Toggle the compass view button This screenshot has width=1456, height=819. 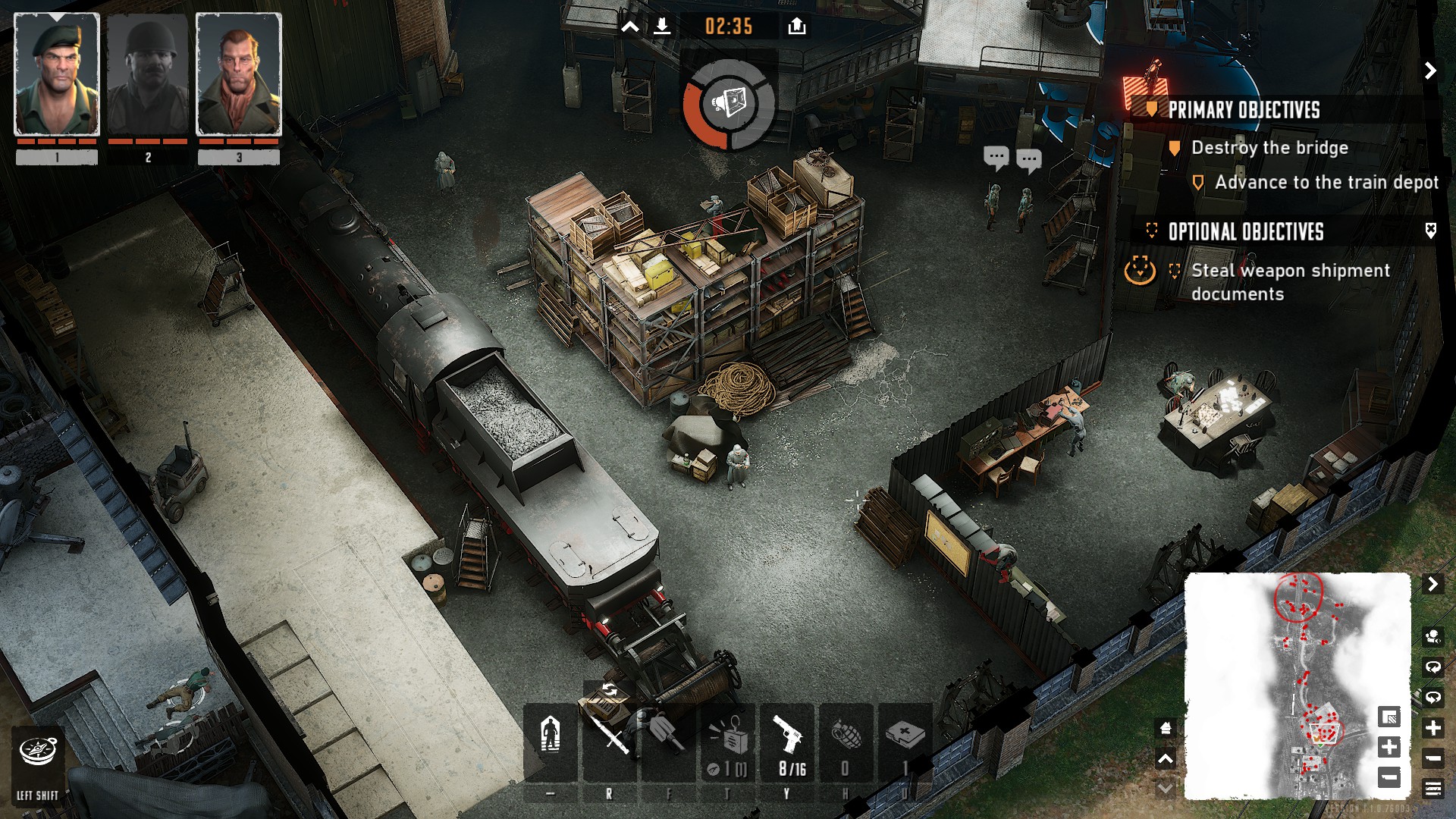(x=38, y=752)
